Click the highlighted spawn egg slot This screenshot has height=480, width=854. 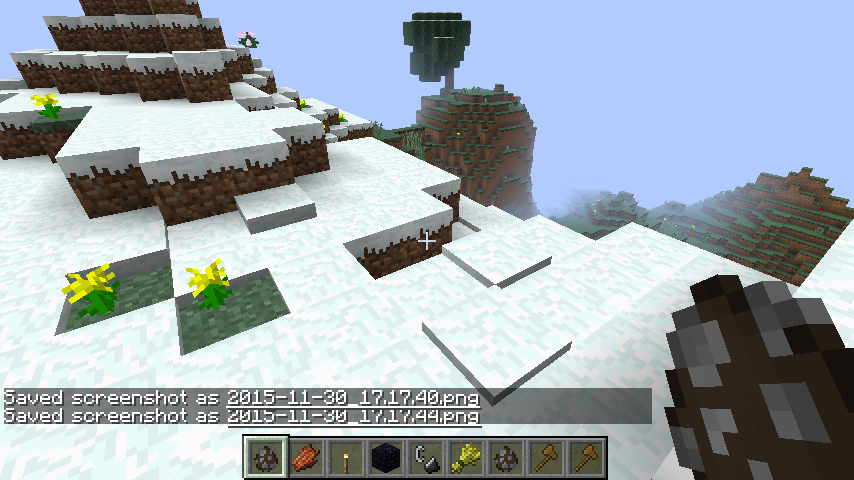click(267, 457)
